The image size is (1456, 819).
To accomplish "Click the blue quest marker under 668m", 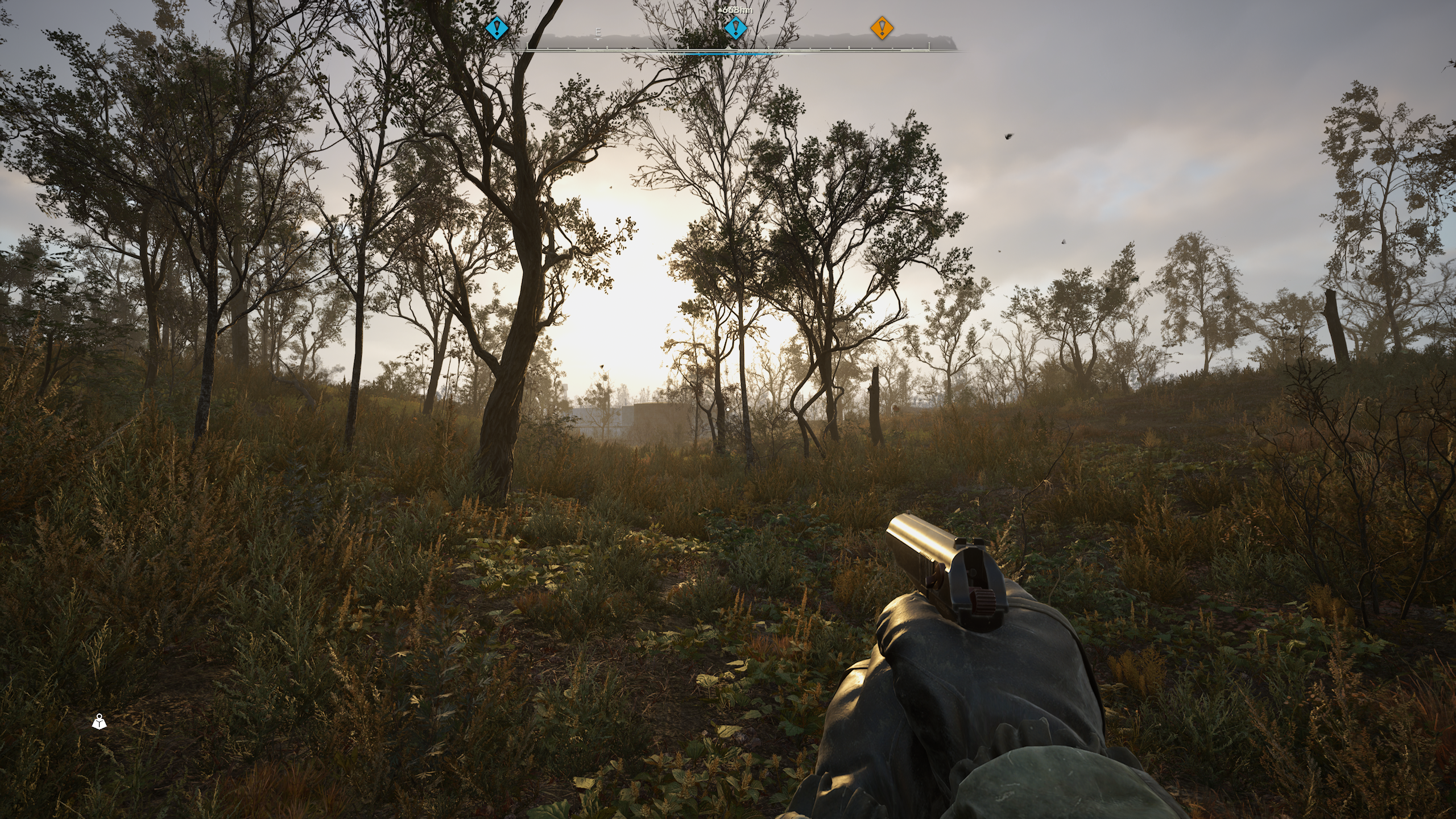I will [735, 27].
